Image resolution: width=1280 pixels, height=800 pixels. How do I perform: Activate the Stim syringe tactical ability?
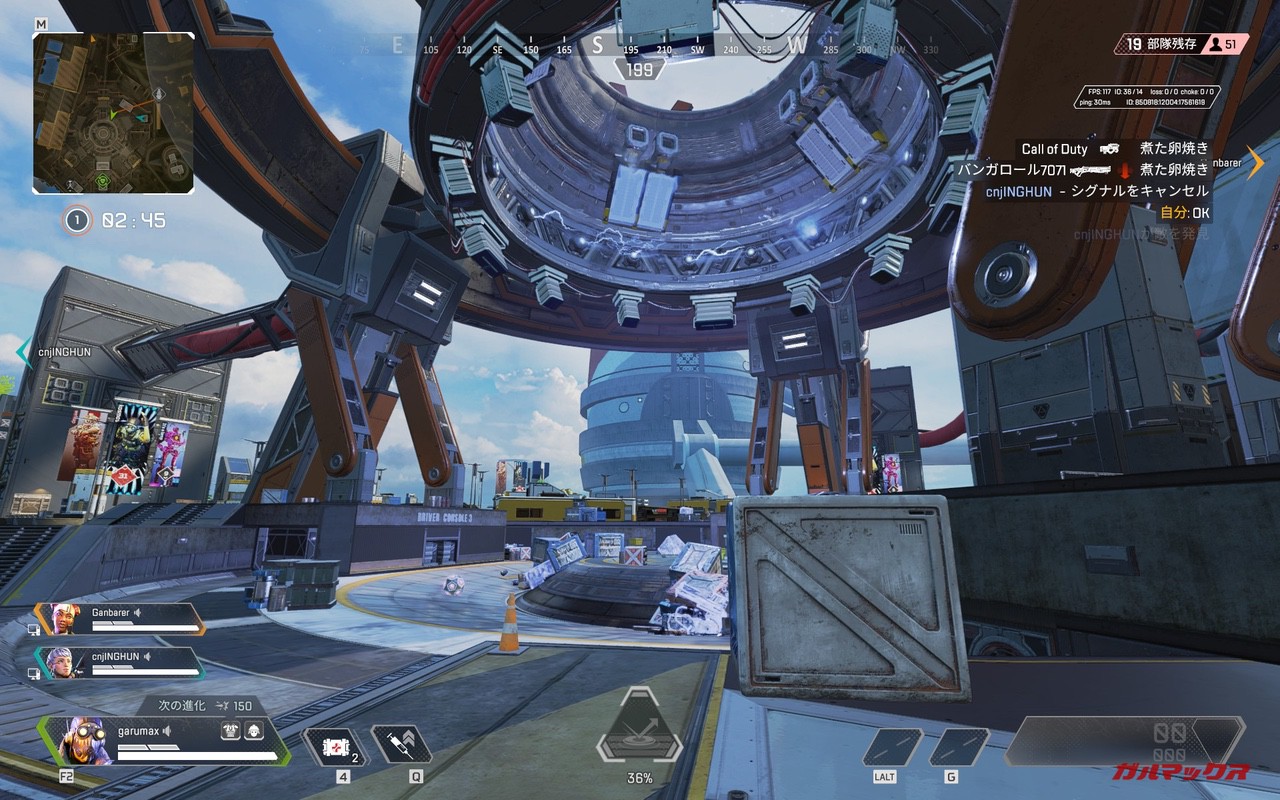(x=400, y=745)
